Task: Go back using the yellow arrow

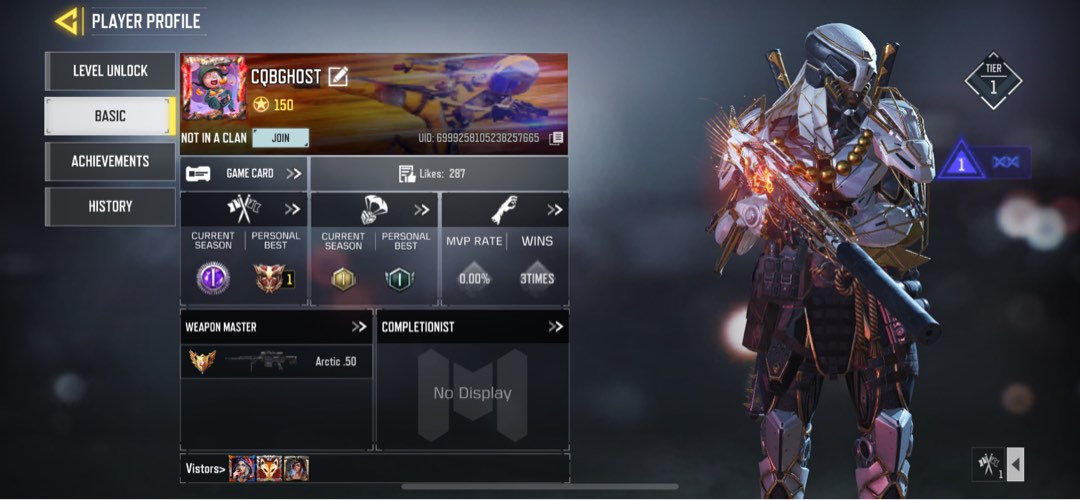Action: (68, 20)
